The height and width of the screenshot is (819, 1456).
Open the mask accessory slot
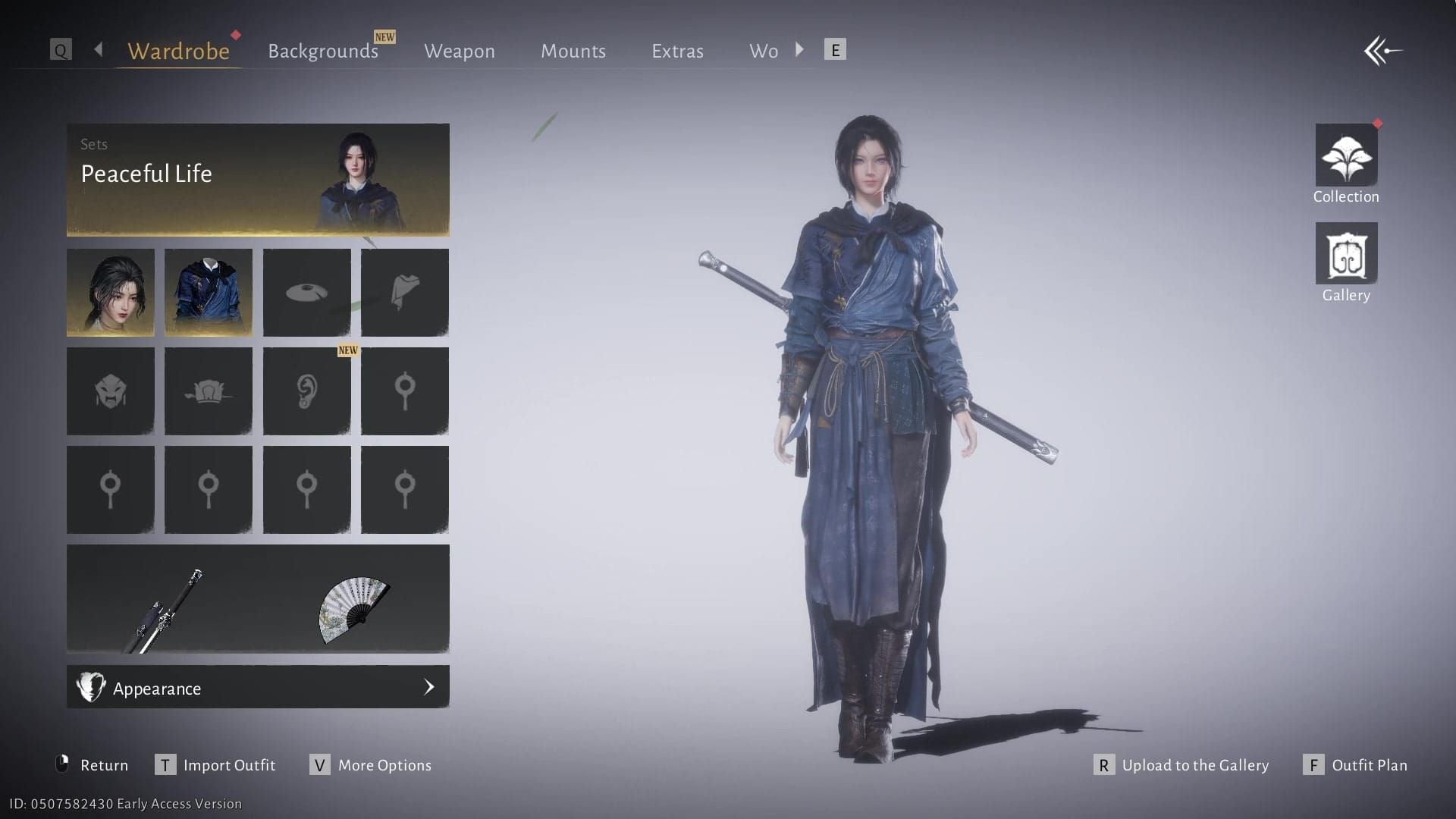(111, 391)
